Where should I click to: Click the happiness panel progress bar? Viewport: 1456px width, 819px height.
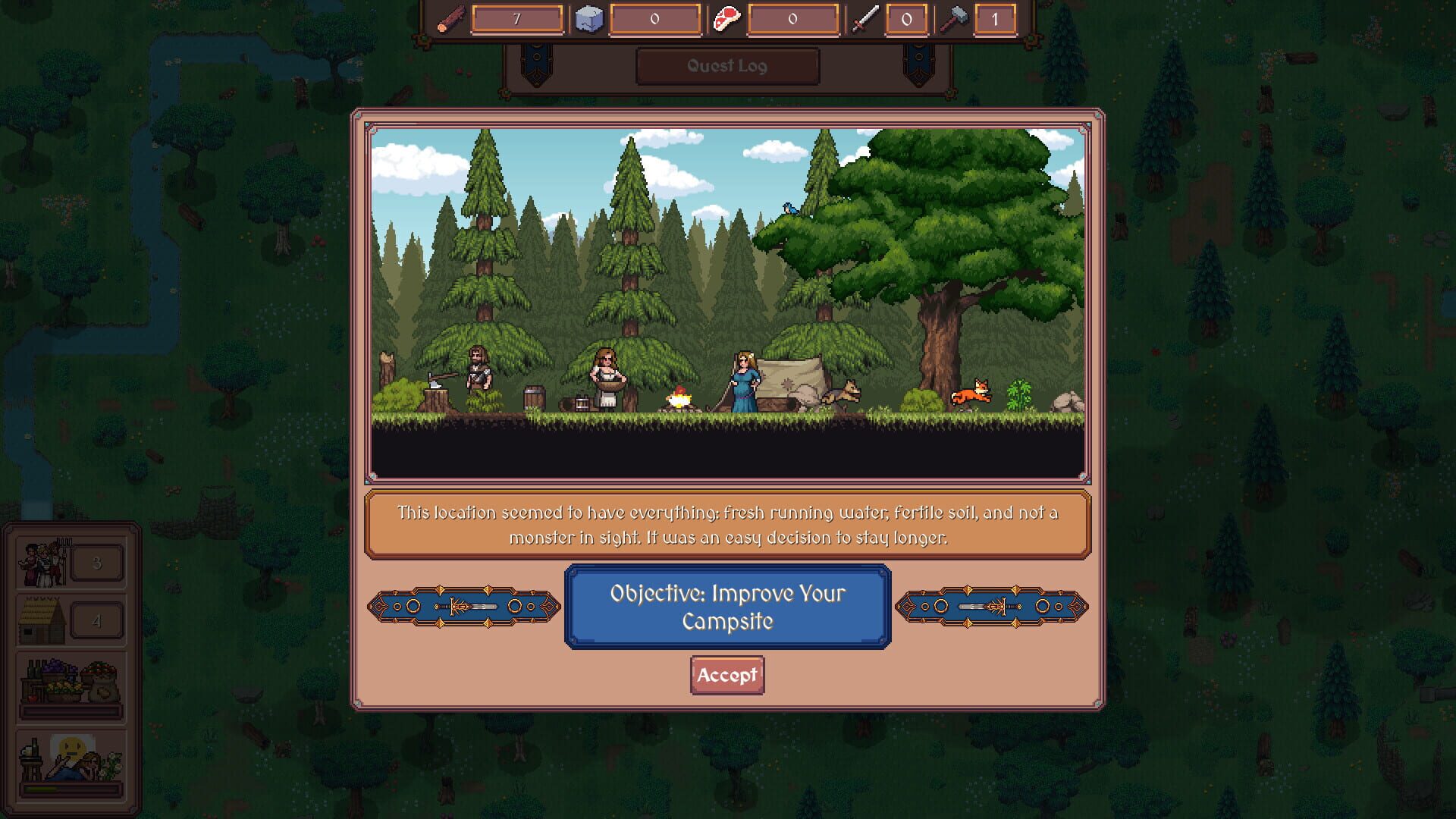tap(71, 789)
